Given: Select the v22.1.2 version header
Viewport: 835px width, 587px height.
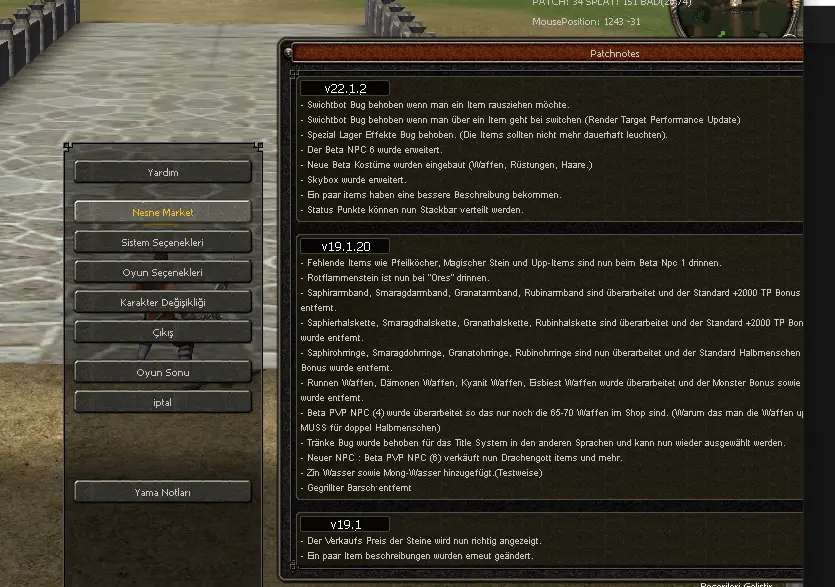Looking at the screenshot, I should pyautogui.click(x=345, y=89).
